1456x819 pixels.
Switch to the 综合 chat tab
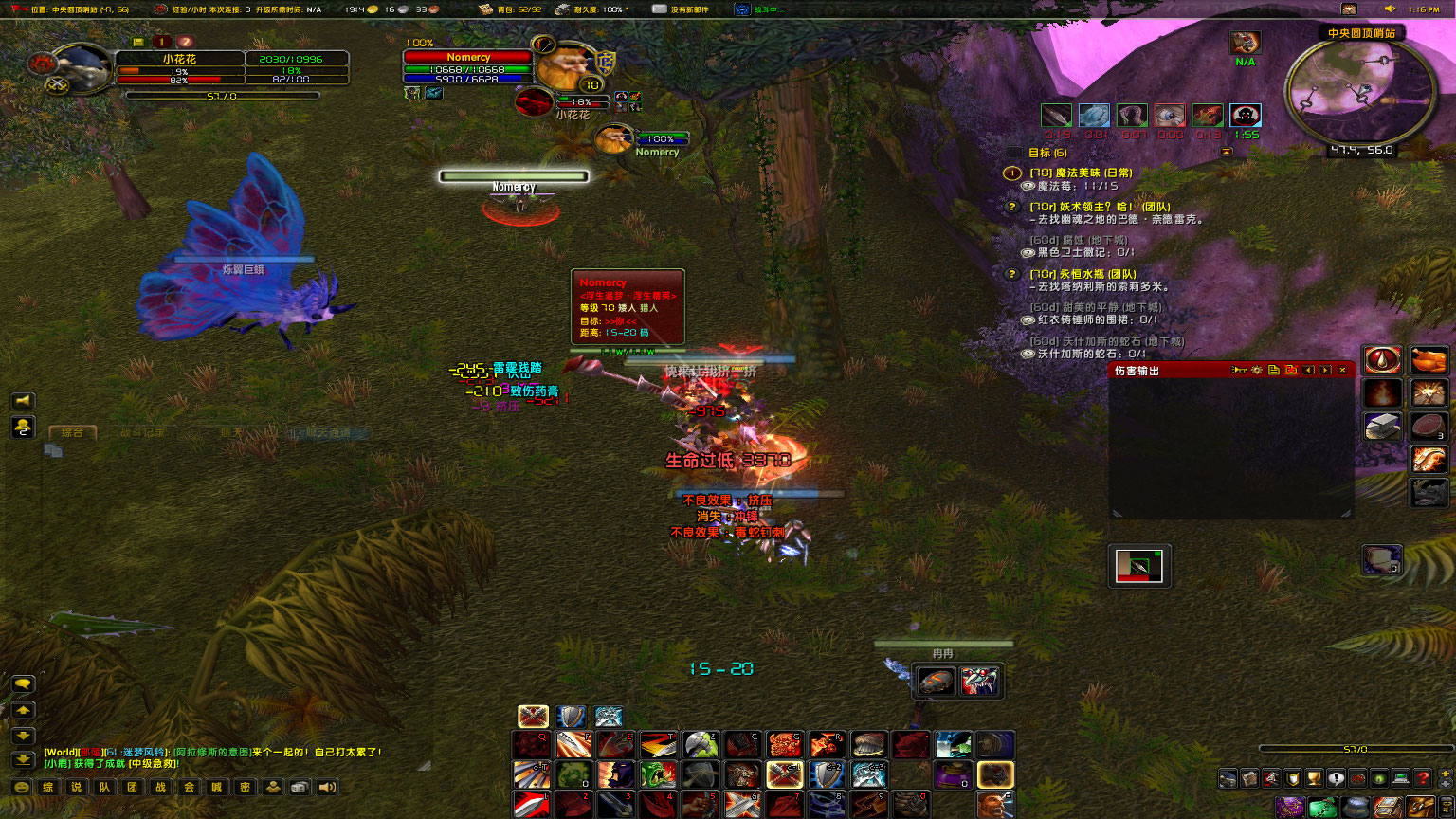pyautogui.click(x=73, y=431)
